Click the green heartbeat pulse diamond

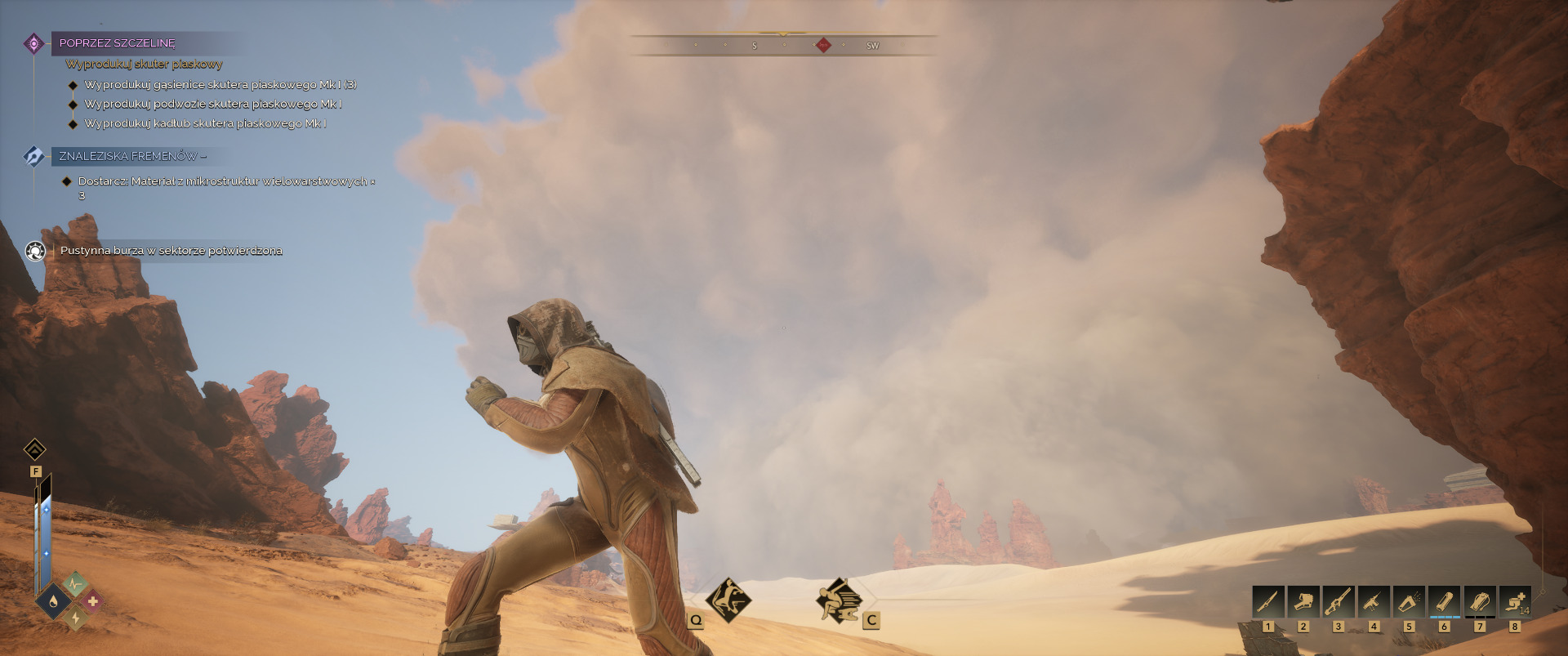coord(74,583)
